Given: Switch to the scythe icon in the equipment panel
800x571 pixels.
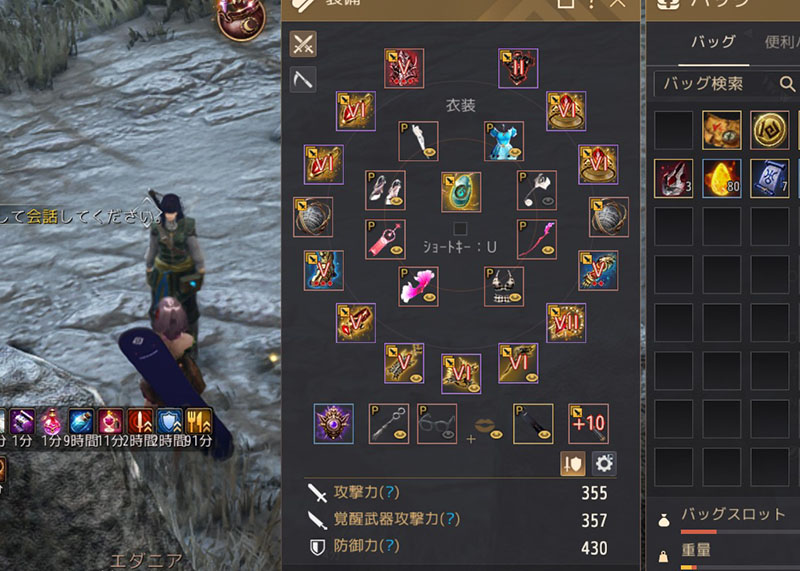Looking at the screenshot, I should click(303, 80).
